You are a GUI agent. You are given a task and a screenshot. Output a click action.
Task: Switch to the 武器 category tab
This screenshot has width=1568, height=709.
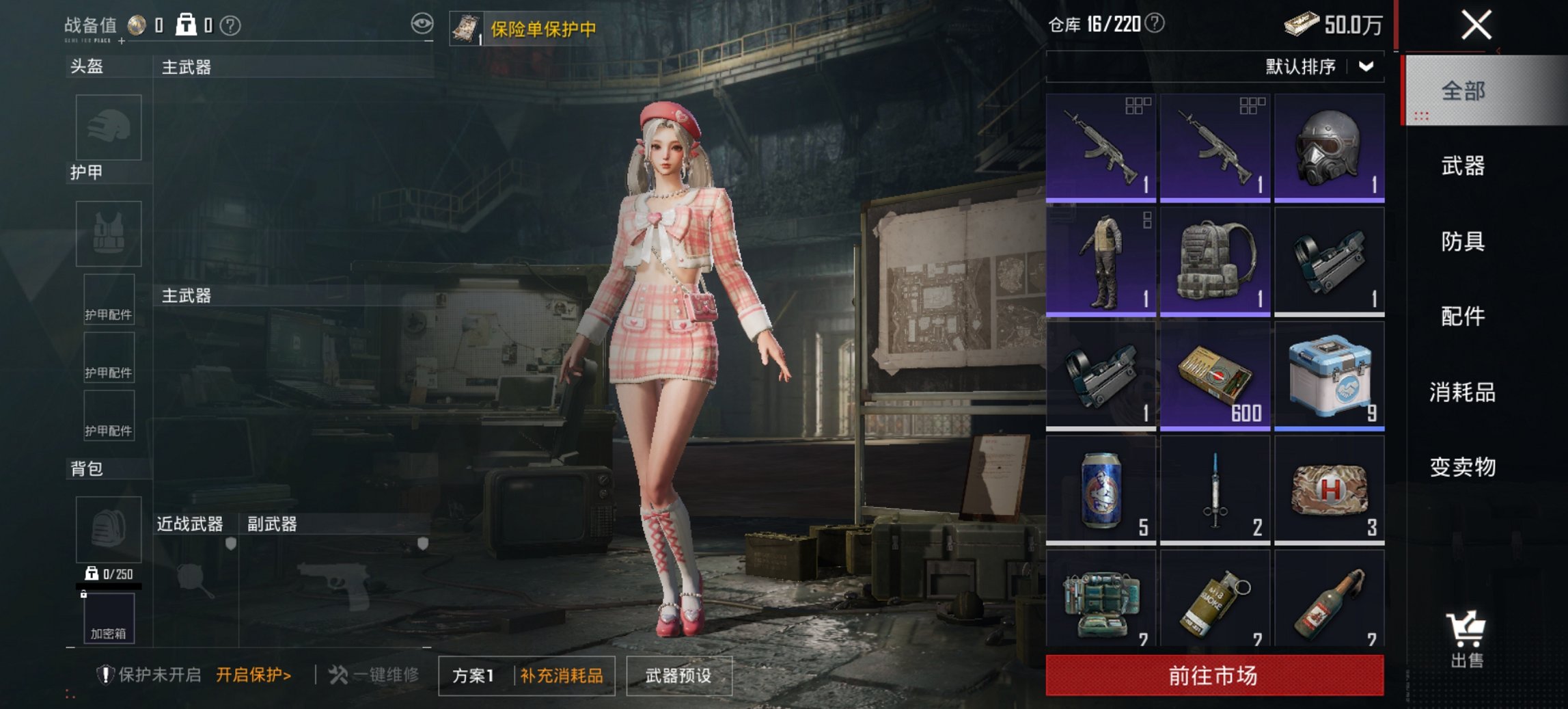coord(1463,166)
